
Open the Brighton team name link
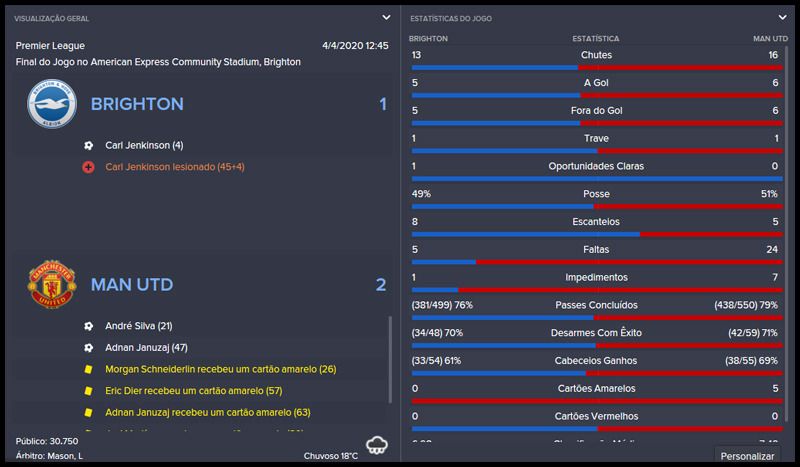[x=137, y=104]
